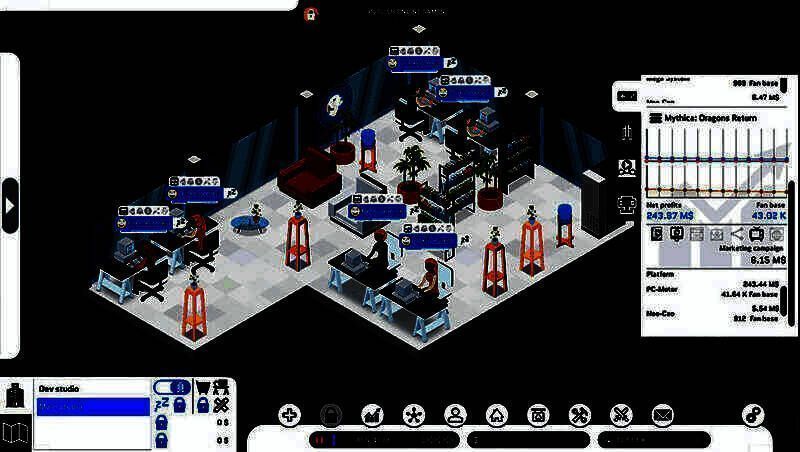This screenshot has width=800, height=452.
Task: Switch to the folded map tab
Action: [x=16, y=433]
